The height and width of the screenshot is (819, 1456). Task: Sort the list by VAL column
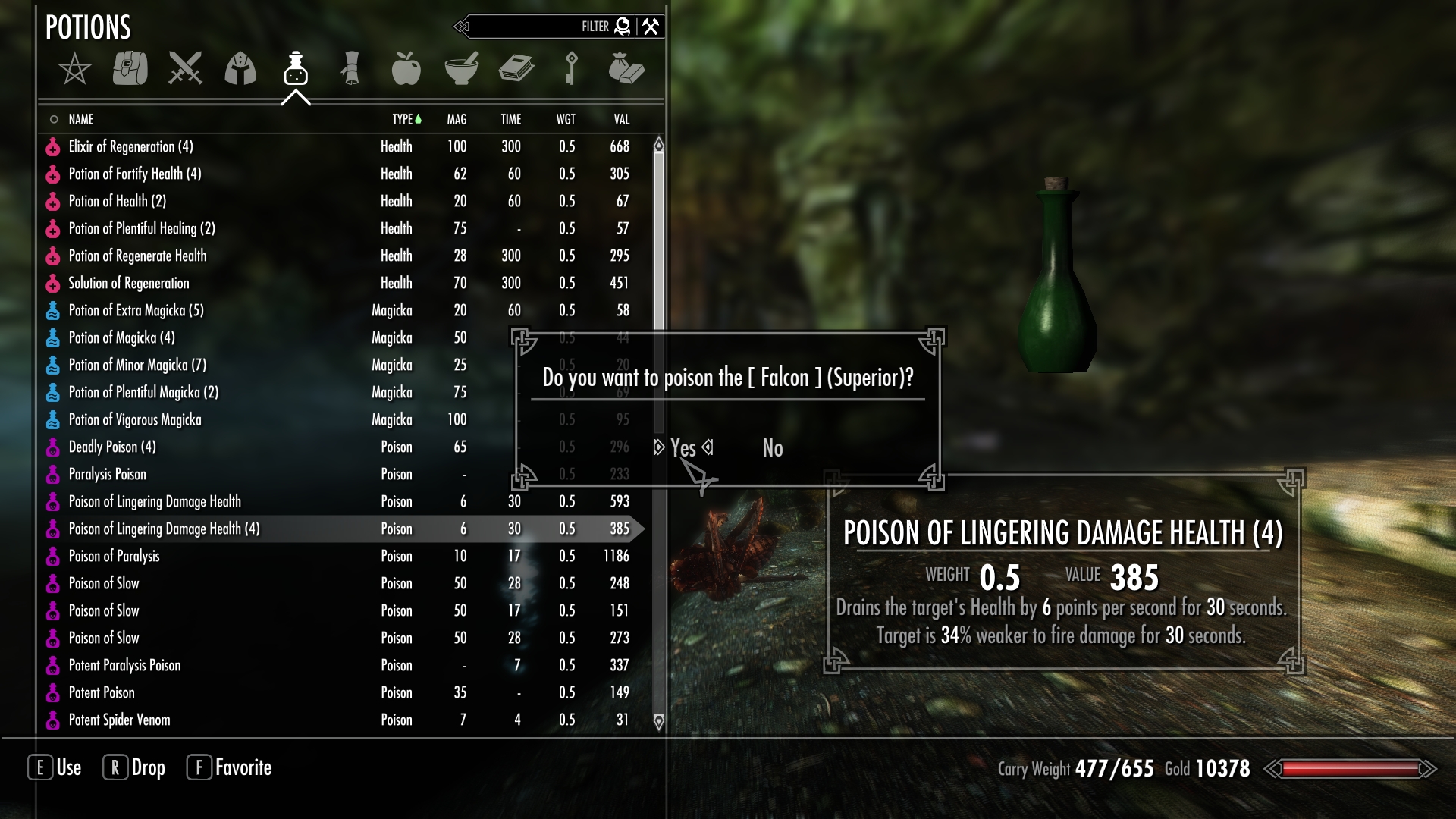621,119
